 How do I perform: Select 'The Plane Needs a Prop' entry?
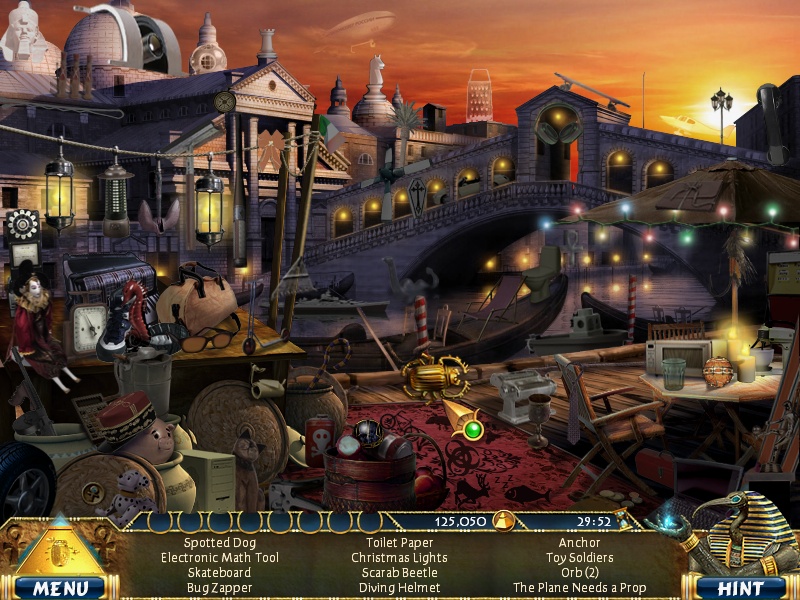579,588
